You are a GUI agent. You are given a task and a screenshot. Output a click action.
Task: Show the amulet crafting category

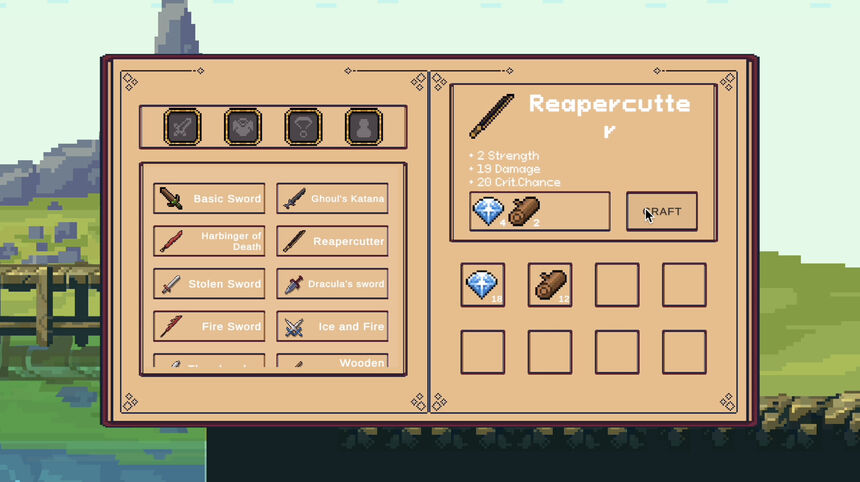click(x=304, y=127)
